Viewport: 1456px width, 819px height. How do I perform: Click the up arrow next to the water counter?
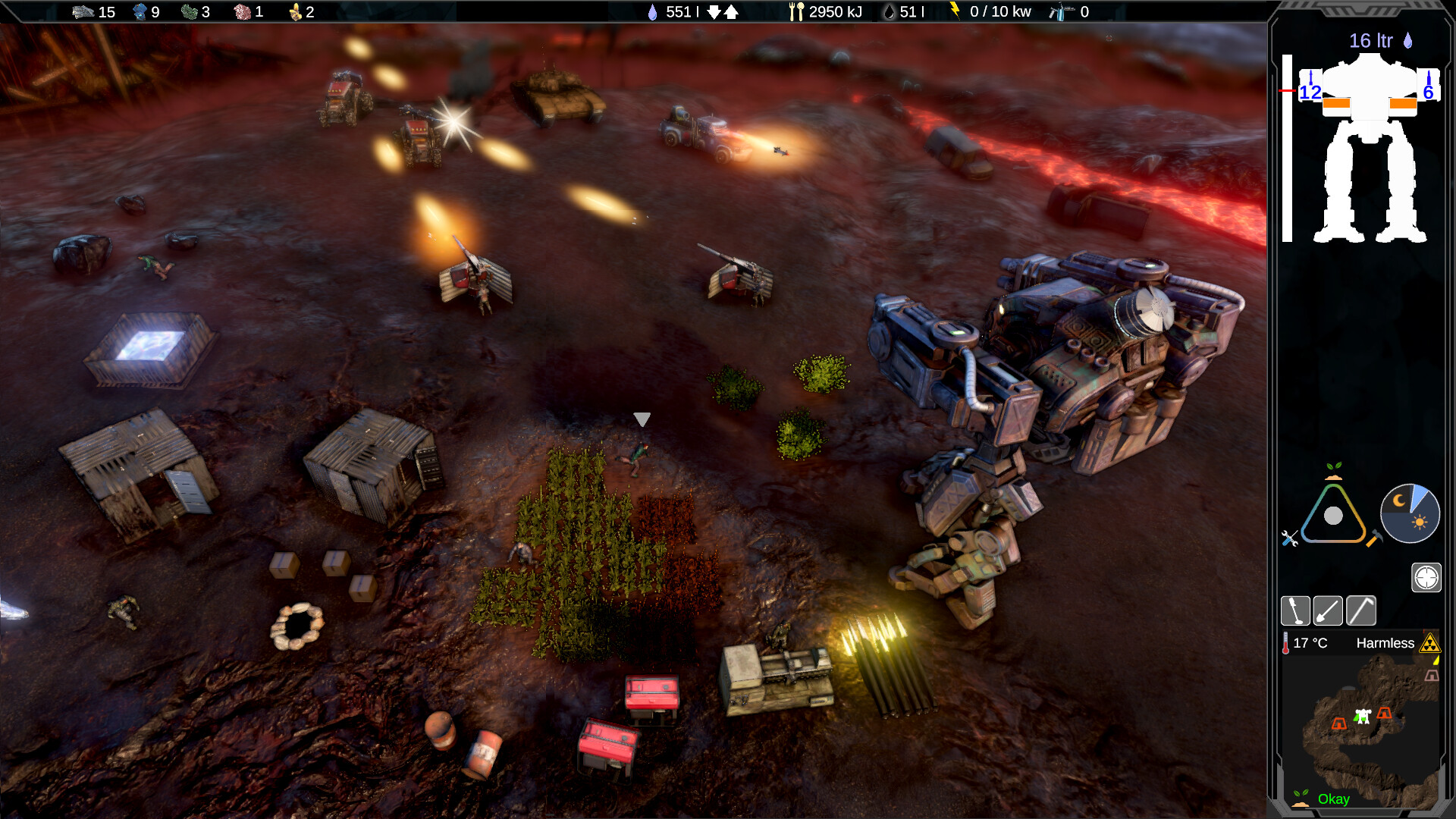731,12
